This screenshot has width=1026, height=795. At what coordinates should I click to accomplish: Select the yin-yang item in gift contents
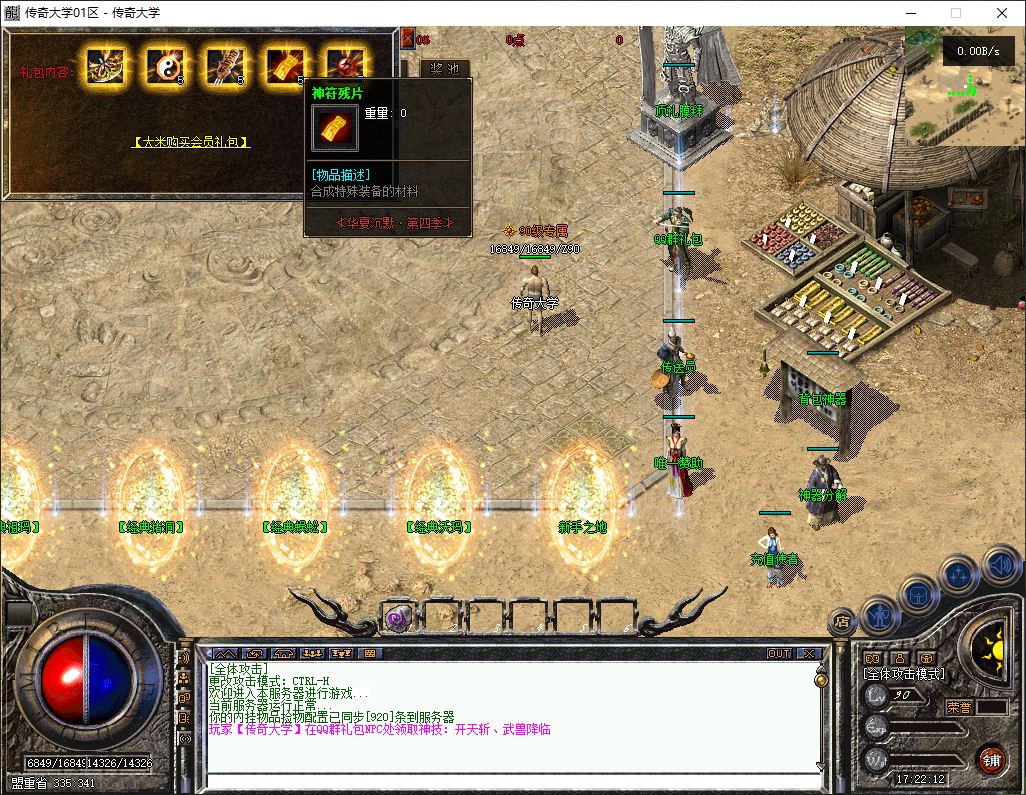click(x=164, y=67)
